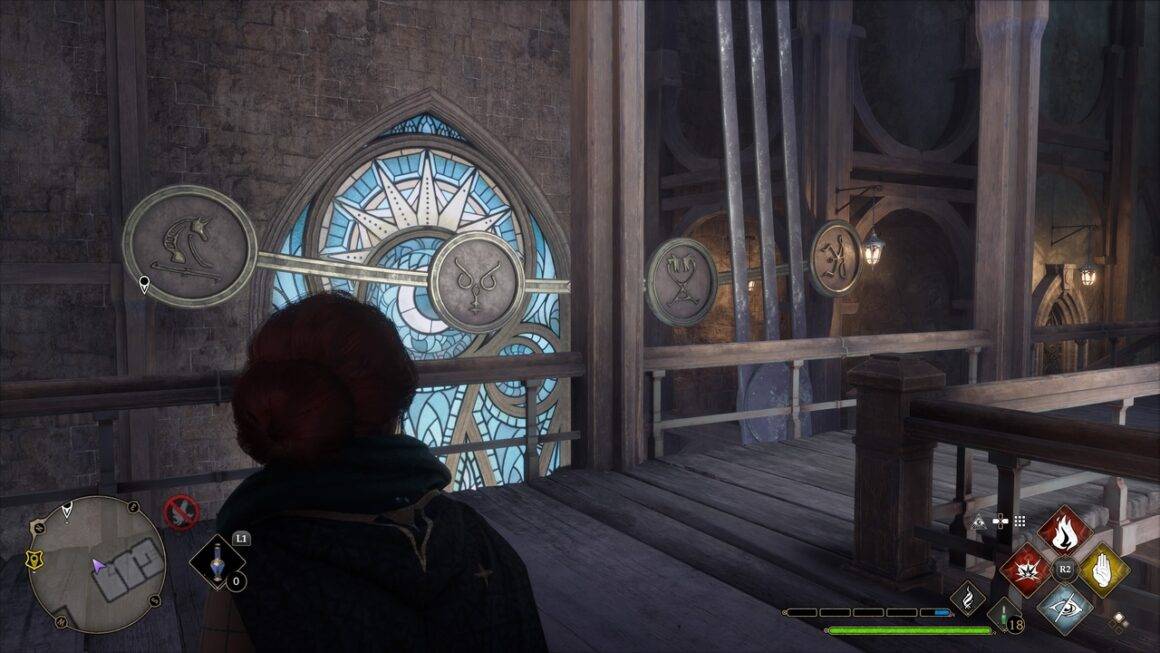Click the white waypoint marker on the minimap
Image resolution: width=1160 pixels, height=653 pixels.
click(67, 512)
